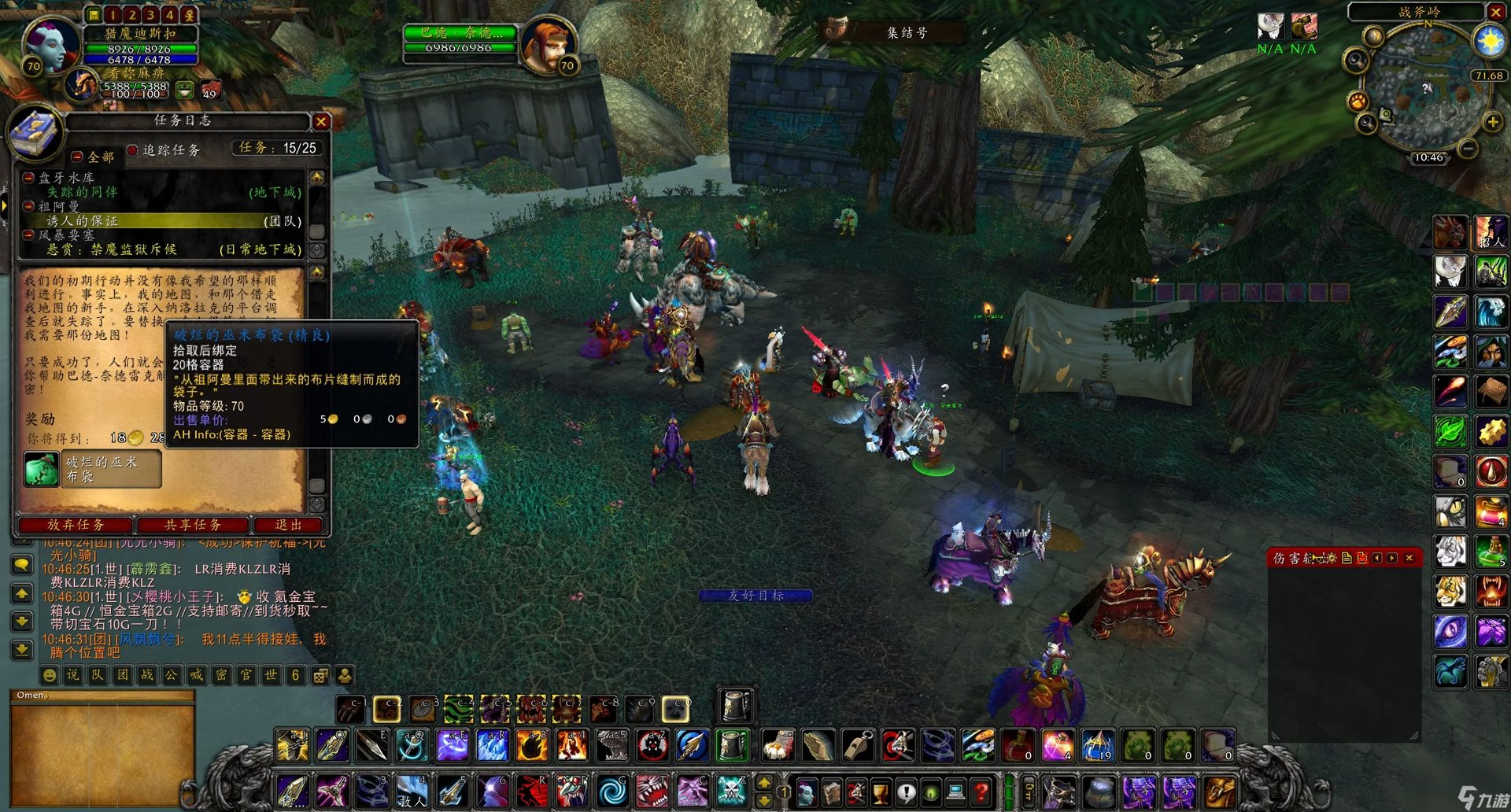1511x812 pixels.
Task: Choose the 世 world chat channel
Action: (x=271, y=675)
